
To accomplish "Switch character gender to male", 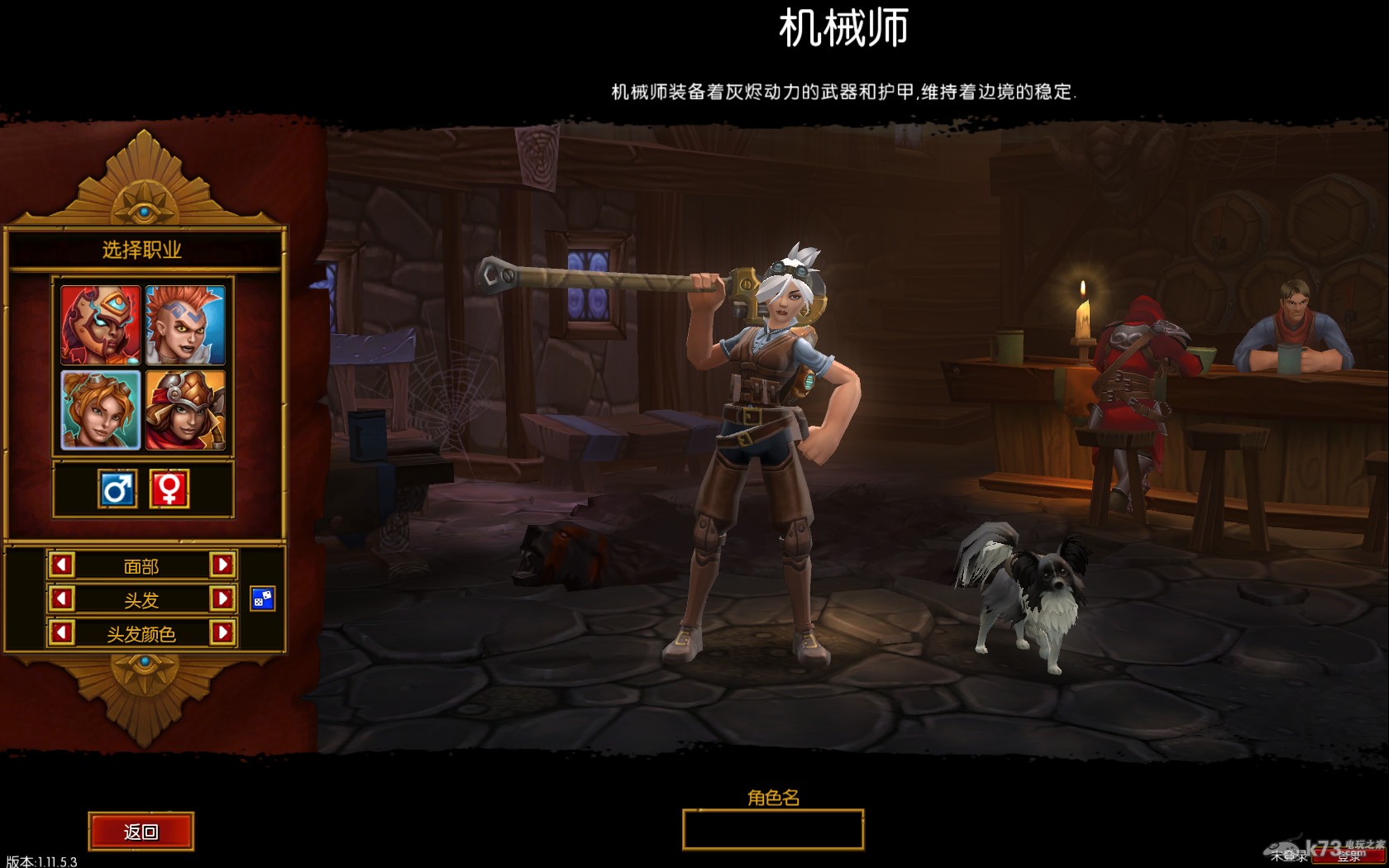I will (117, 489).
